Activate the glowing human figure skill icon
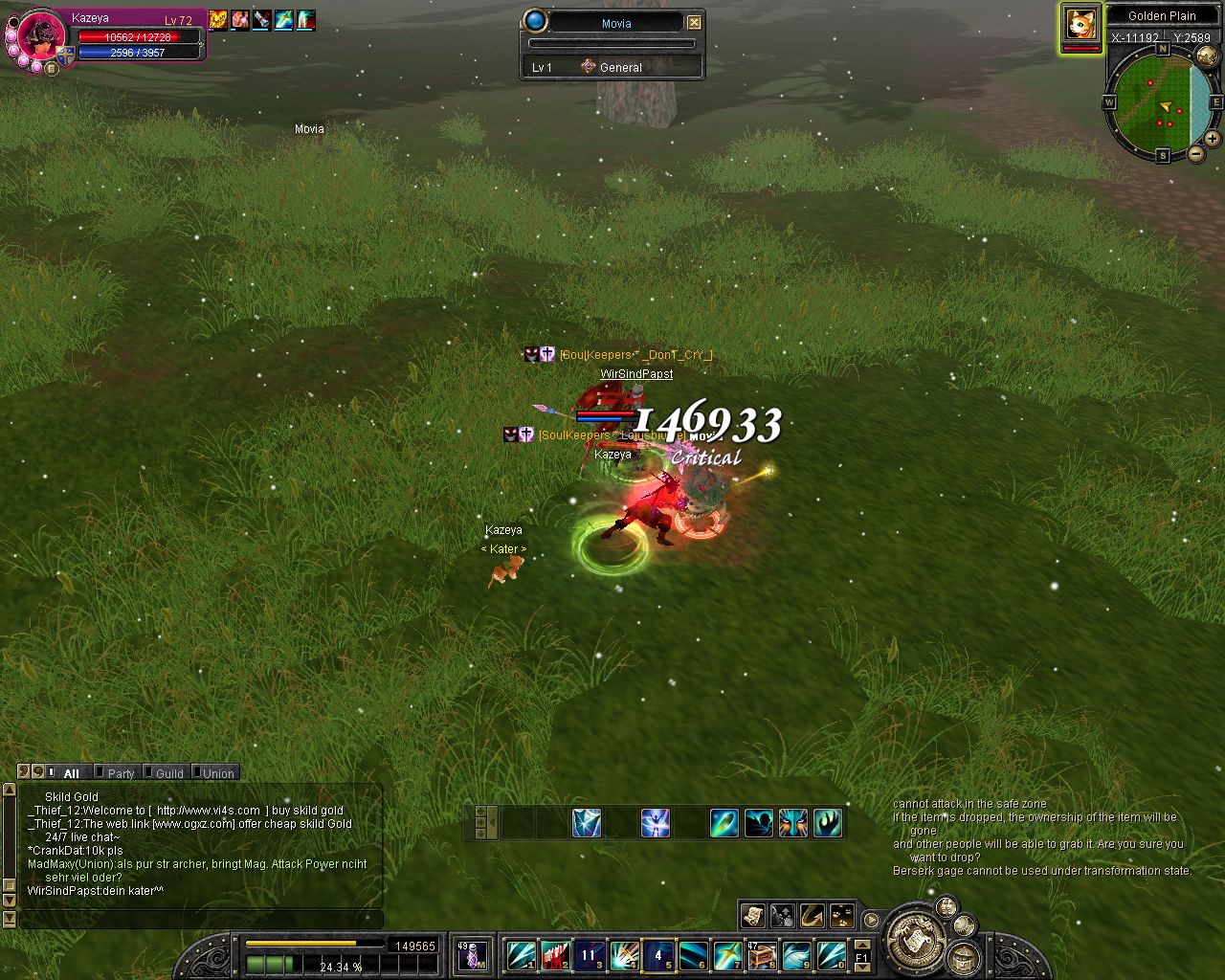The width and height of the screenshot is (1225, 980). click(655, 823)
